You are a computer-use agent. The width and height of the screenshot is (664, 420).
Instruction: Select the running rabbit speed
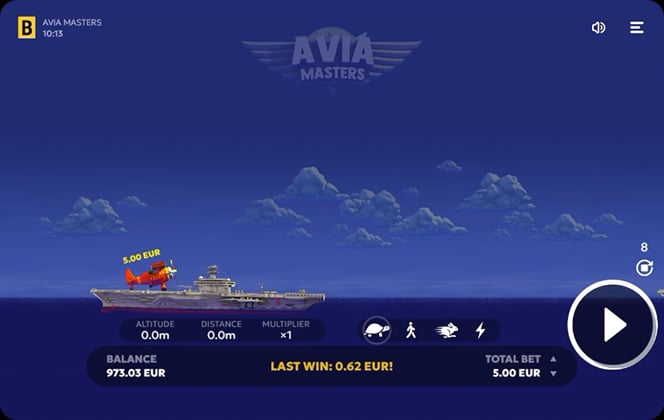(x=446, y=330)
